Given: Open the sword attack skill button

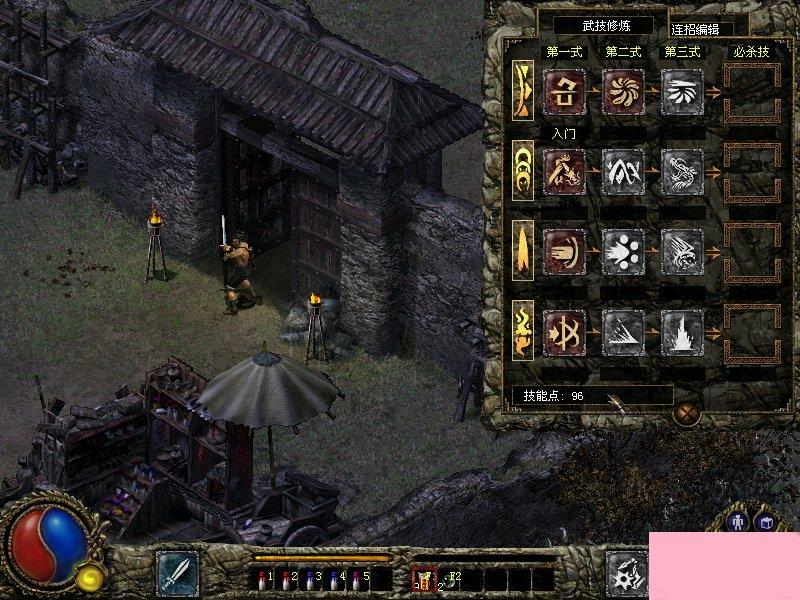Looking at the screenshot, I should click(x=177, y=572).
